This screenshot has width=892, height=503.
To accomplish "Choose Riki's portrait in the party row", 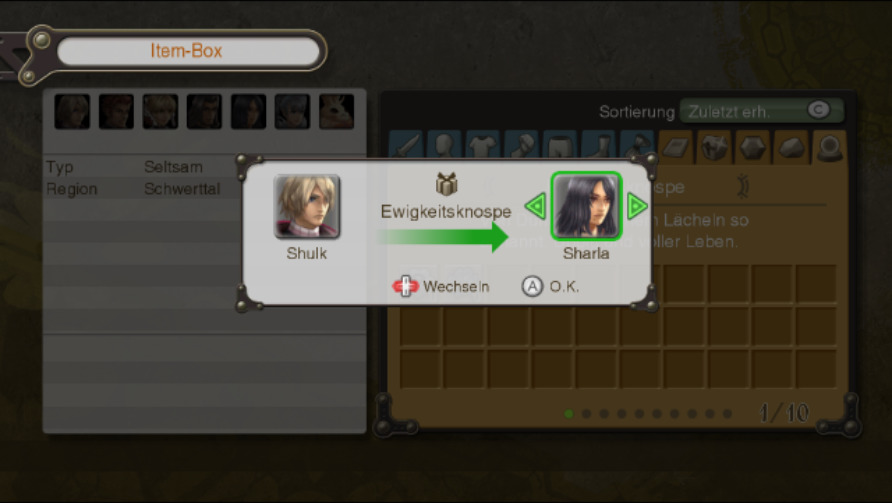I will pyautogui.click(x=336, y=111).
